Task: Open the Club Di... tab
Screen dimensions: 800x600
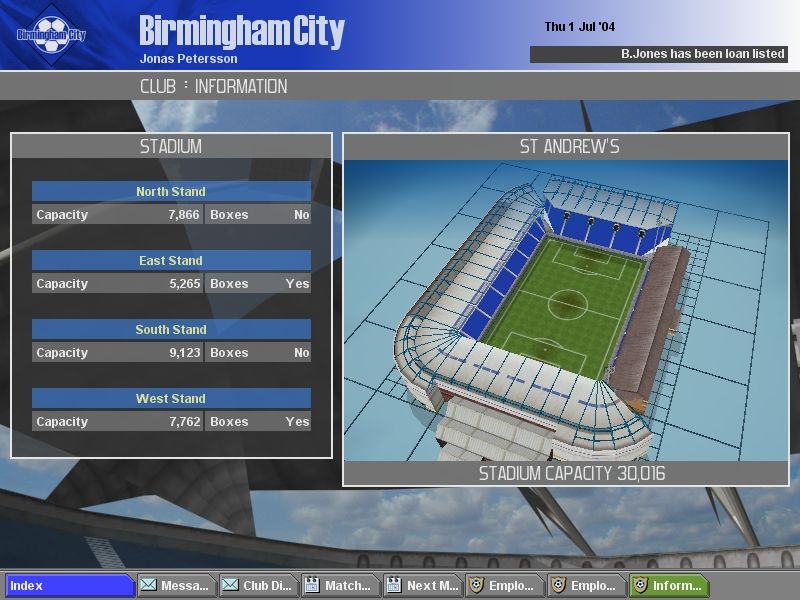Action: (258, 586)
